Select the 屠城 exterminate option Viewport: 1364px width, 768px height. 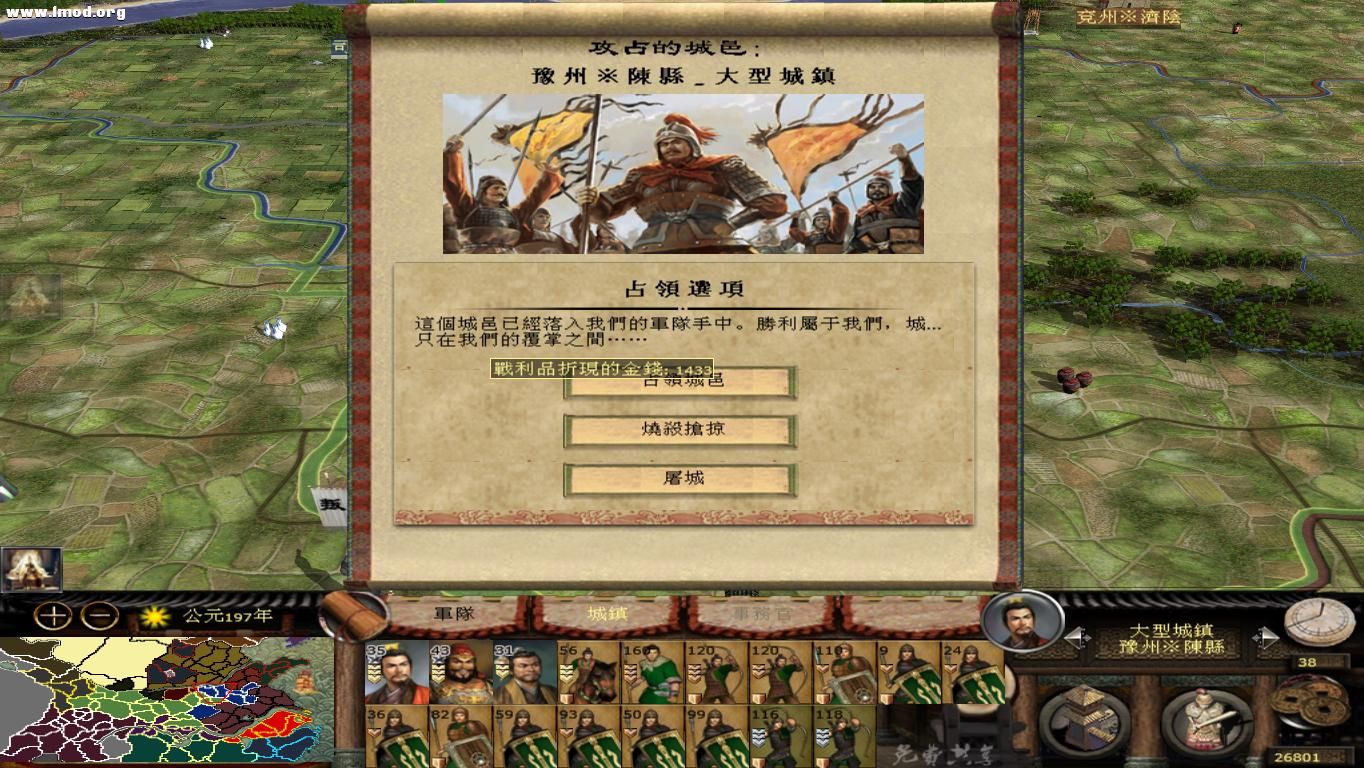(680, 479)
